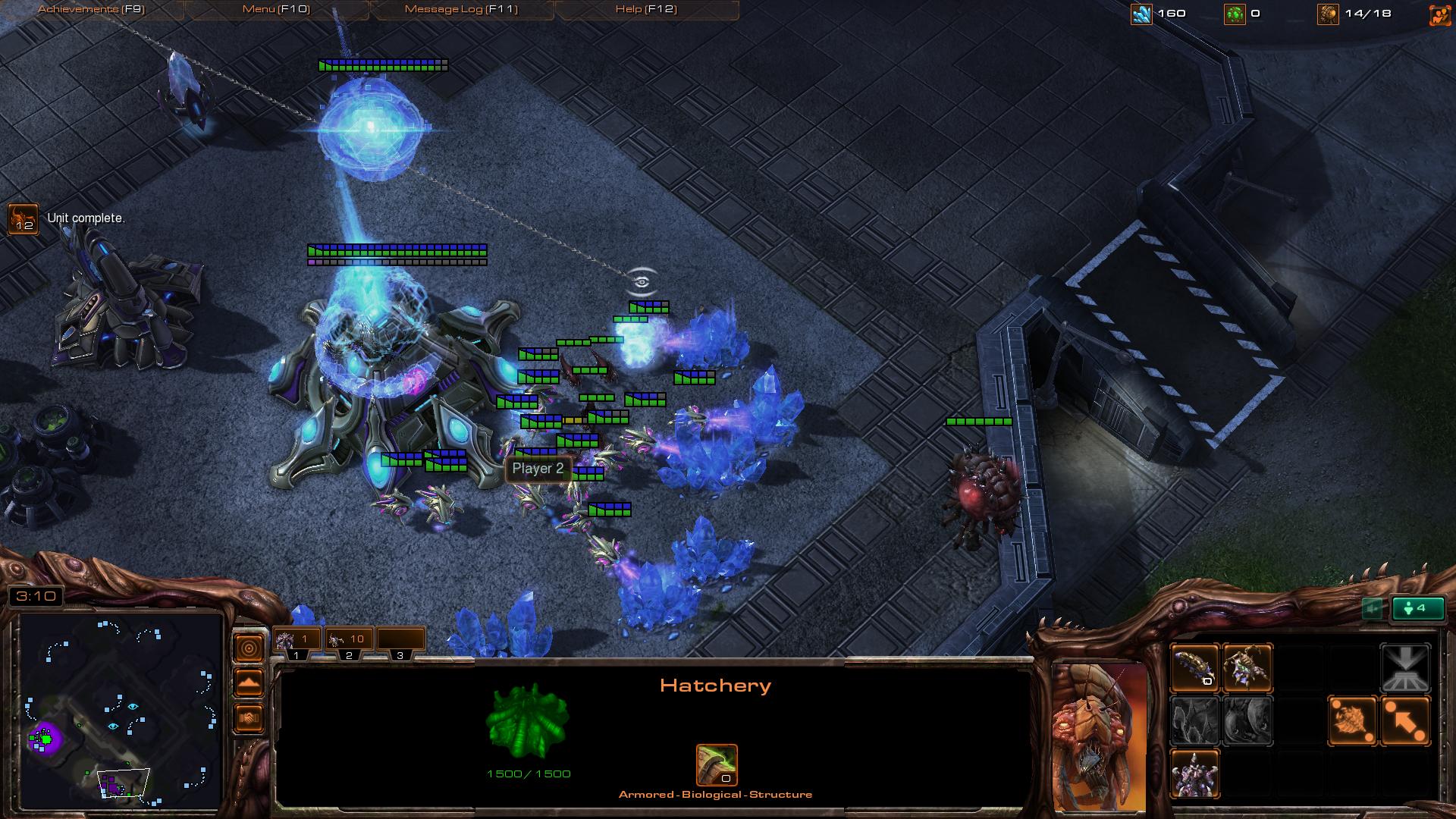Select control group 2 with 10 units
Image resolution: width=1456 pixels, height=819 pixels.
coord(349,642)
